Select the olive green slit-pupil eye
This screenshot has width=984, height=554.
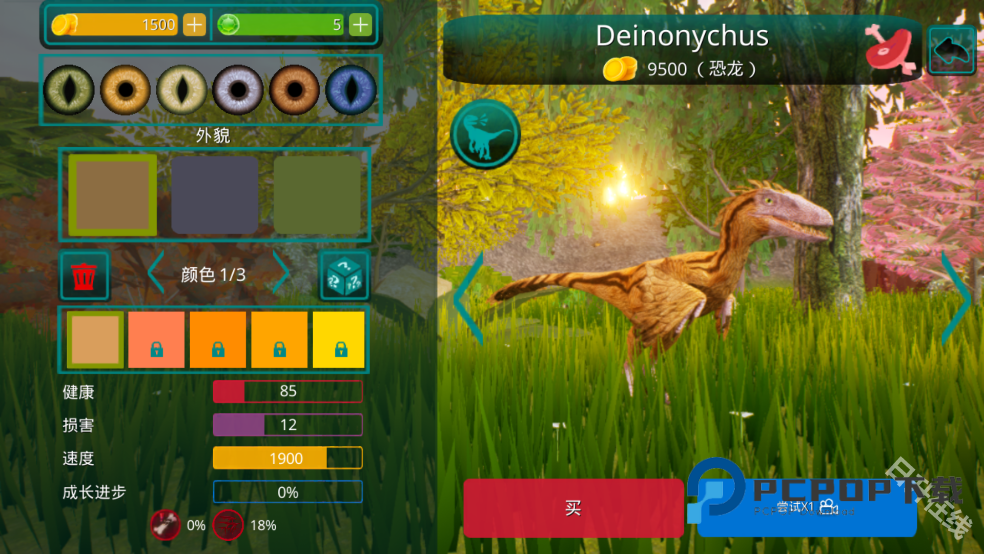[x=69, y=90]
